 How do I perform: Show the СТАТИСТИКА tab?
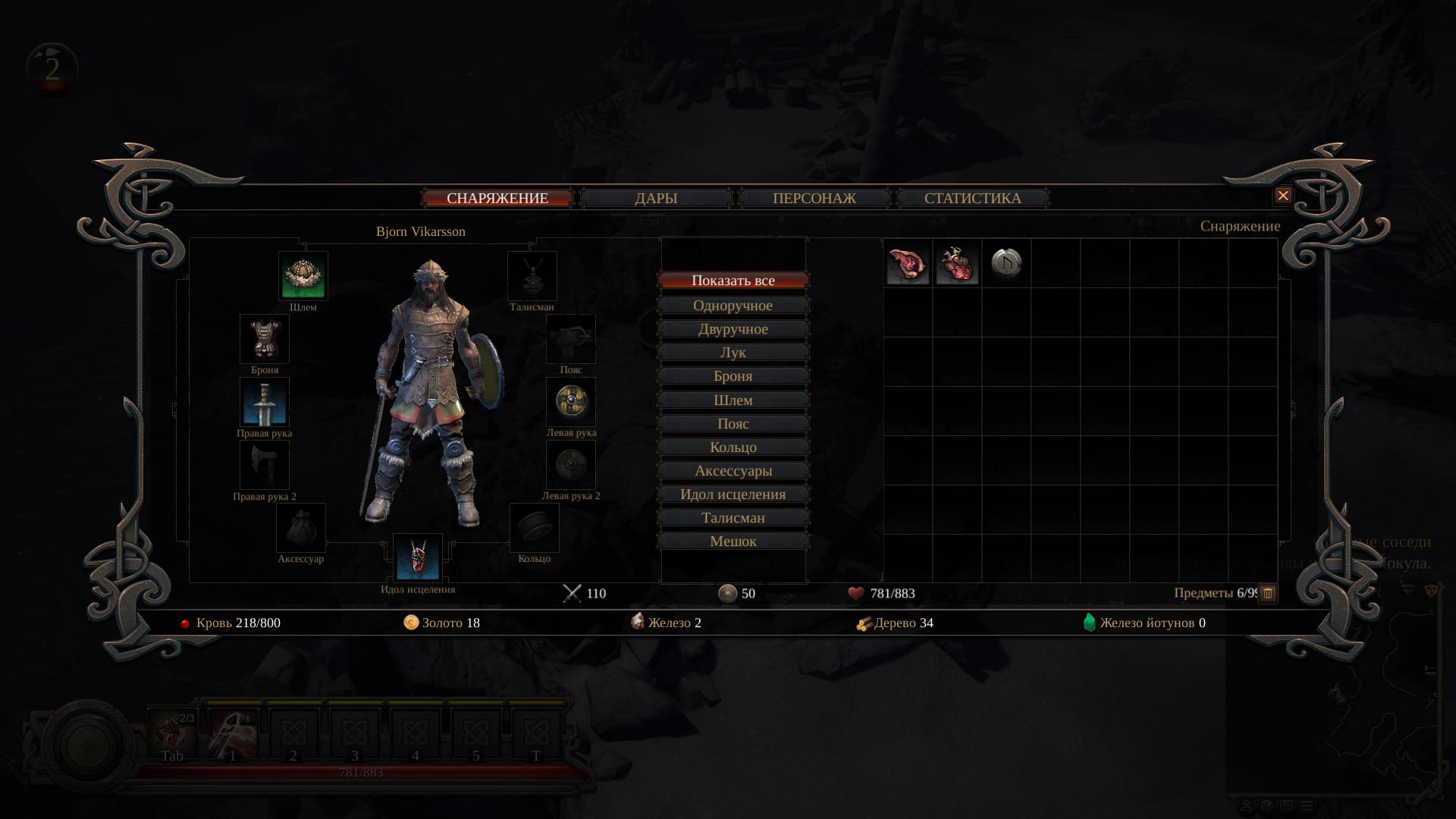972,199
